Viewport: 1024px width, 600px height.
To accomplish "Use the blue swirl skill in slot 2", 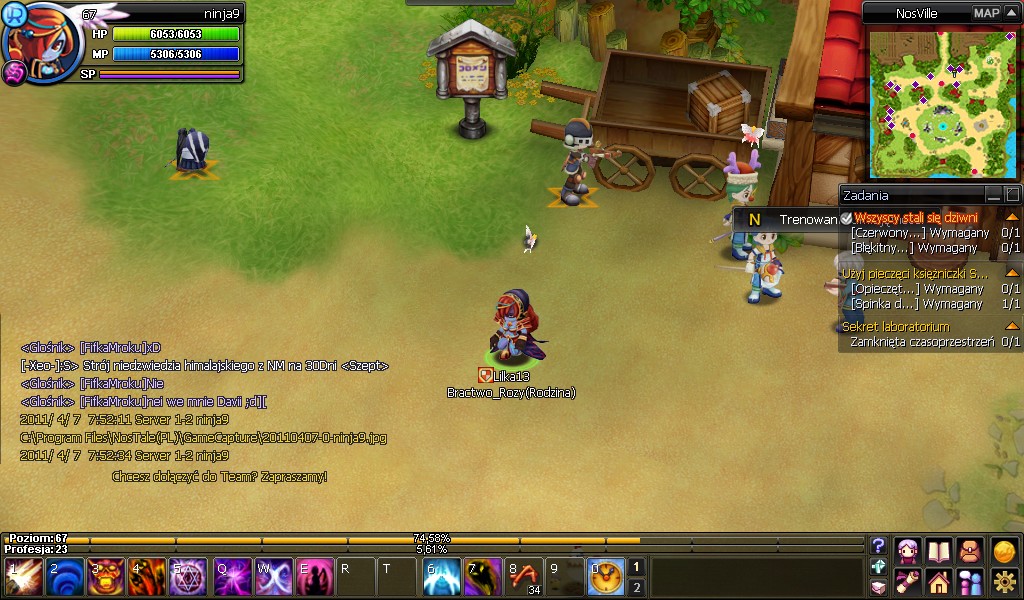I will pyautogui.click(x=65, y=577).
